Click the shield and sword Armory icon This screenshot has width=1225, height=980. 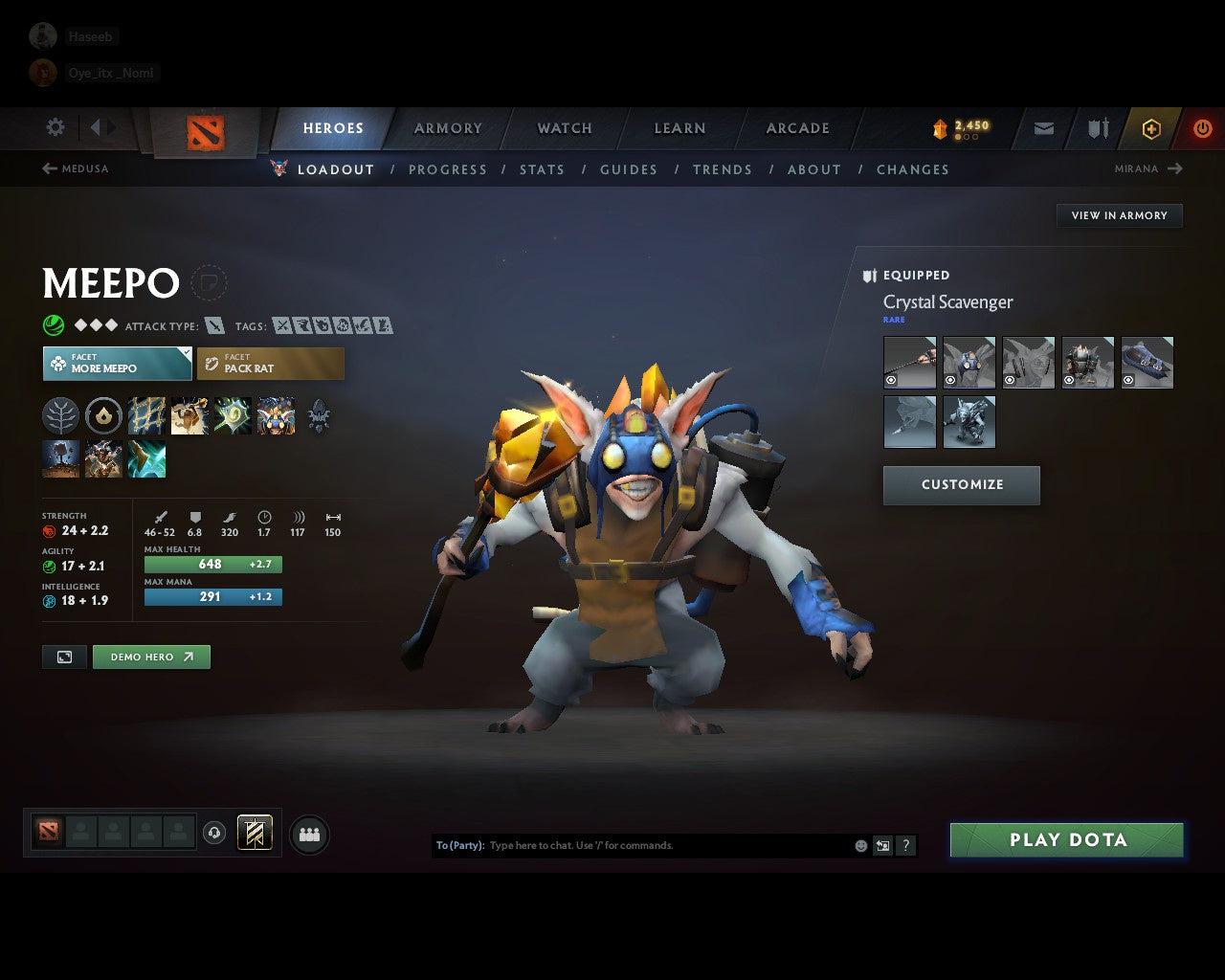point(1096,128)
